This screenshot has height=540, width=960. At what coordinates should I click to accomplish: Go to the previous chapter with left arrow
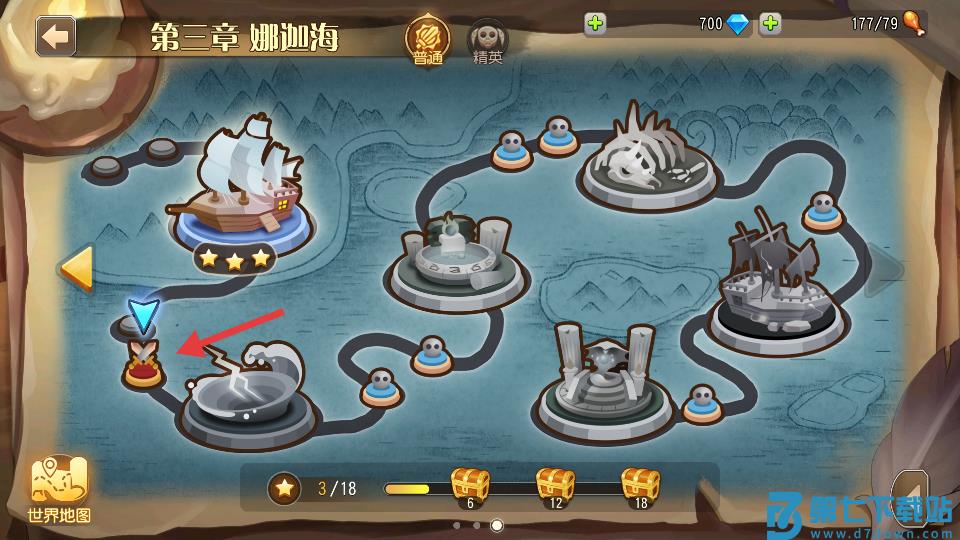(x=75, y=268)
